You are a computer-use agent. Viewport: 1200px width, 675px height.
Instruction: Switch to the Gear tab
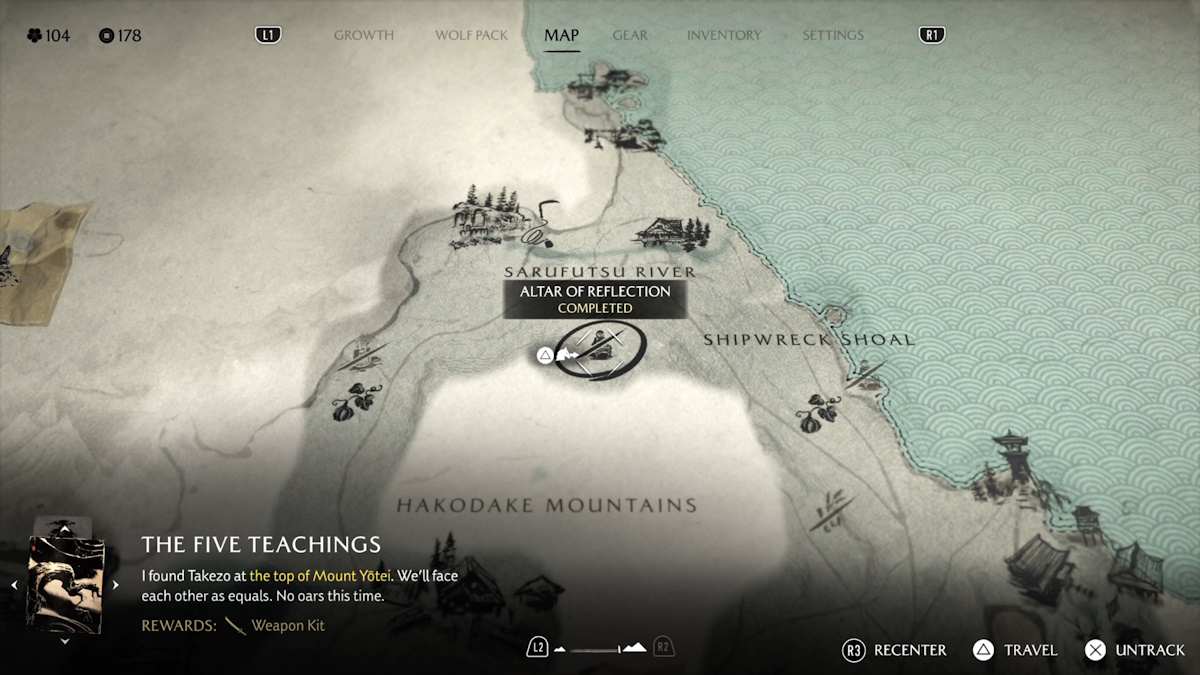[x=630, y=35]
